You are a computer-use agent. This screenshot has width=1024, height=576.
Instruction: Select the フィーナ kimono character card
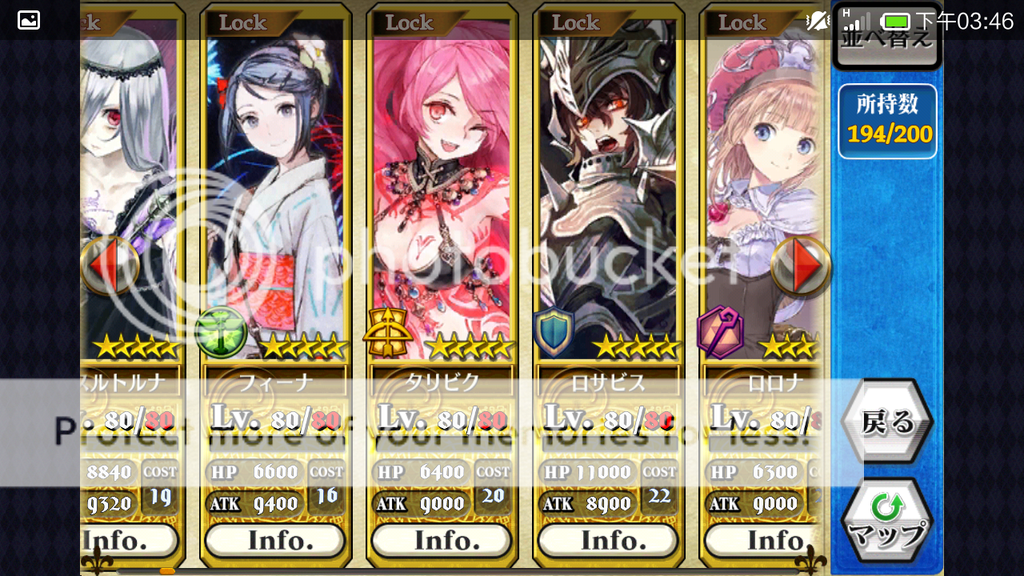(x=275, y=190)
